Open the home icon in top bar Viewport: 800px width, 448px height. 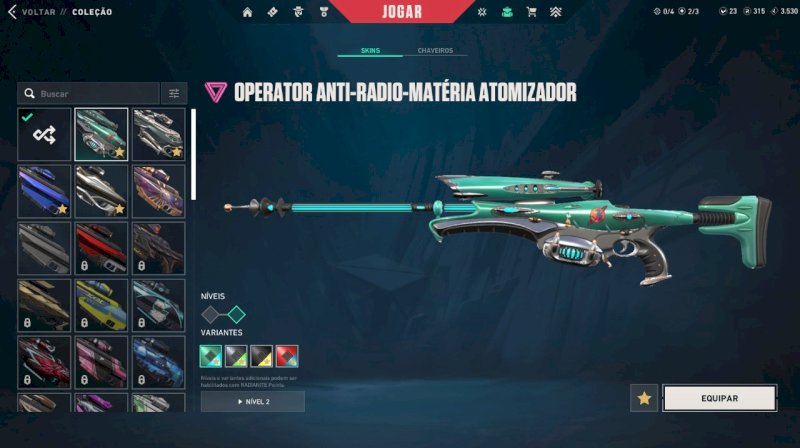click(x=248, y=12)
